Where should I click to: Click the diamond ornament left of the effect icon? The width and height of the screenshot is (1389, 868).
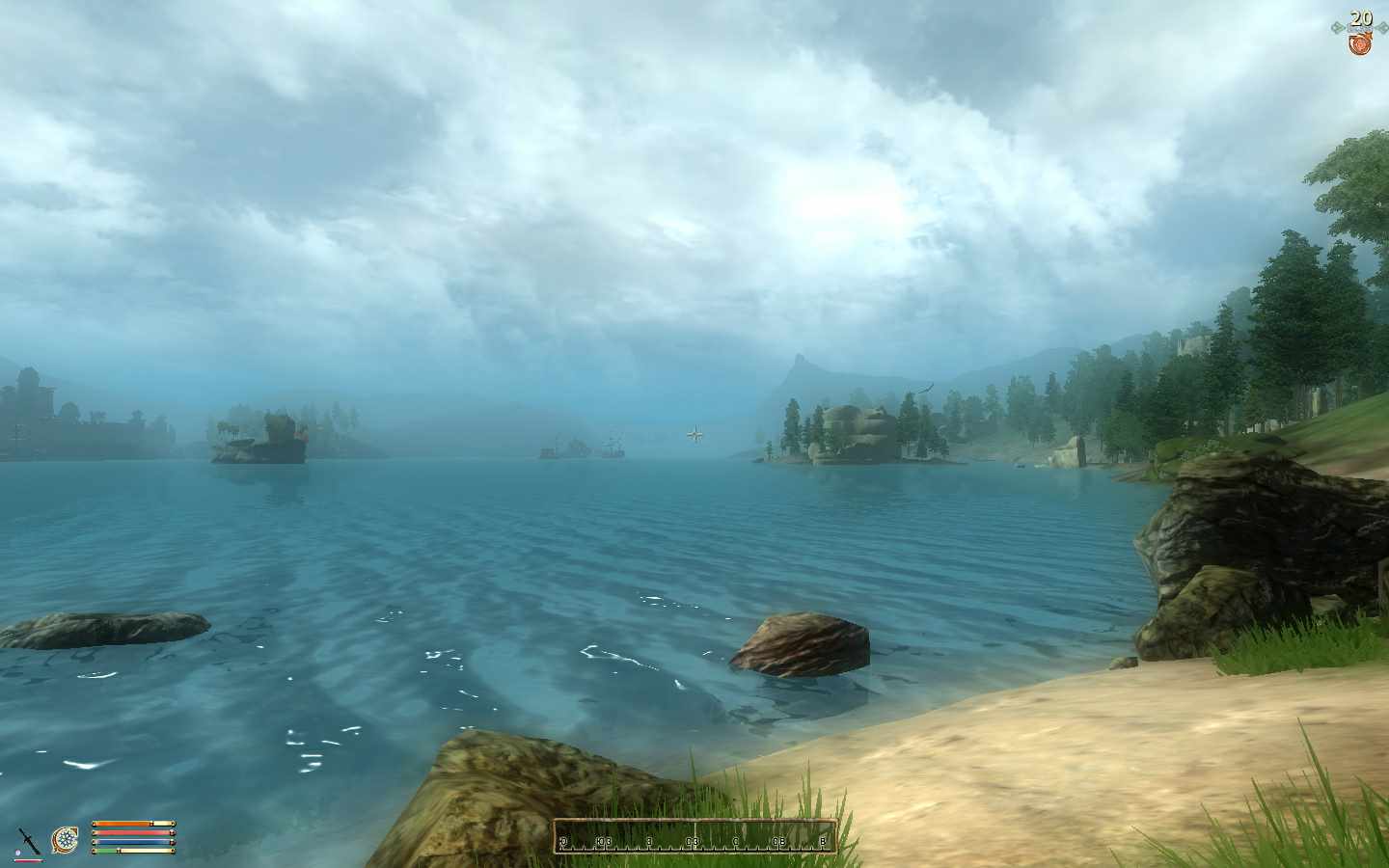click(1338, 26)
